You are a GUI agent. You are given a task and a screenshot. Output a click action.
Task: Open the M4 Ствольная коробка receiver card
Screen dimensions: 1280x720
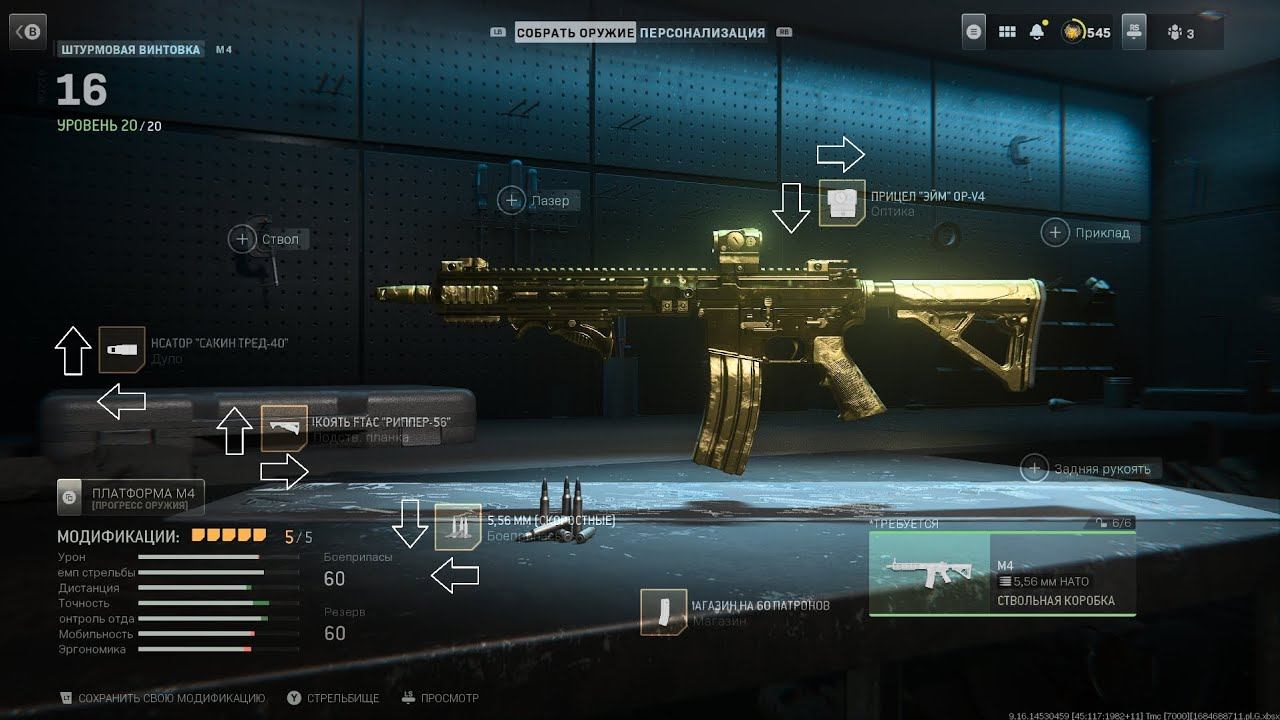[1002, 573]
